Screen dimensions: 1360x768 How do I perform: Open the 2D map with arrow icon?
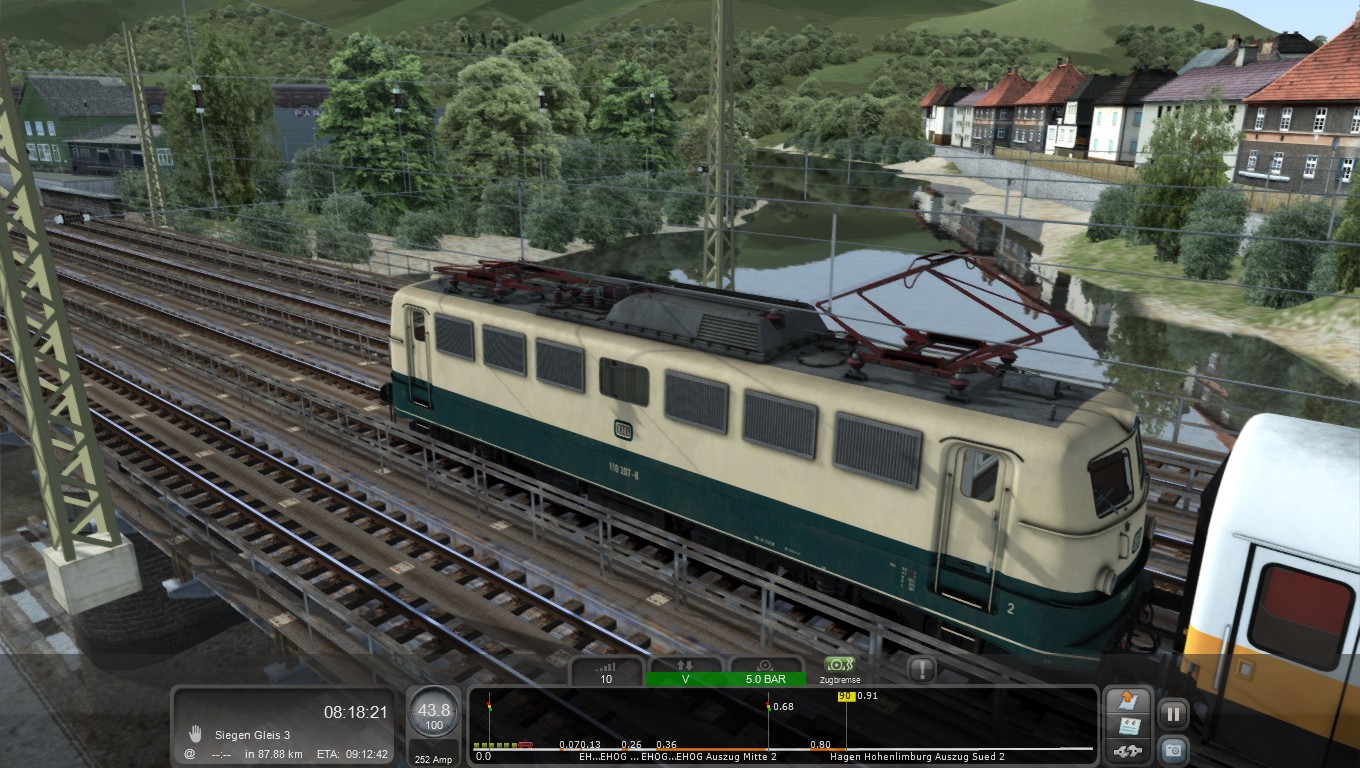pos(1128,700)
